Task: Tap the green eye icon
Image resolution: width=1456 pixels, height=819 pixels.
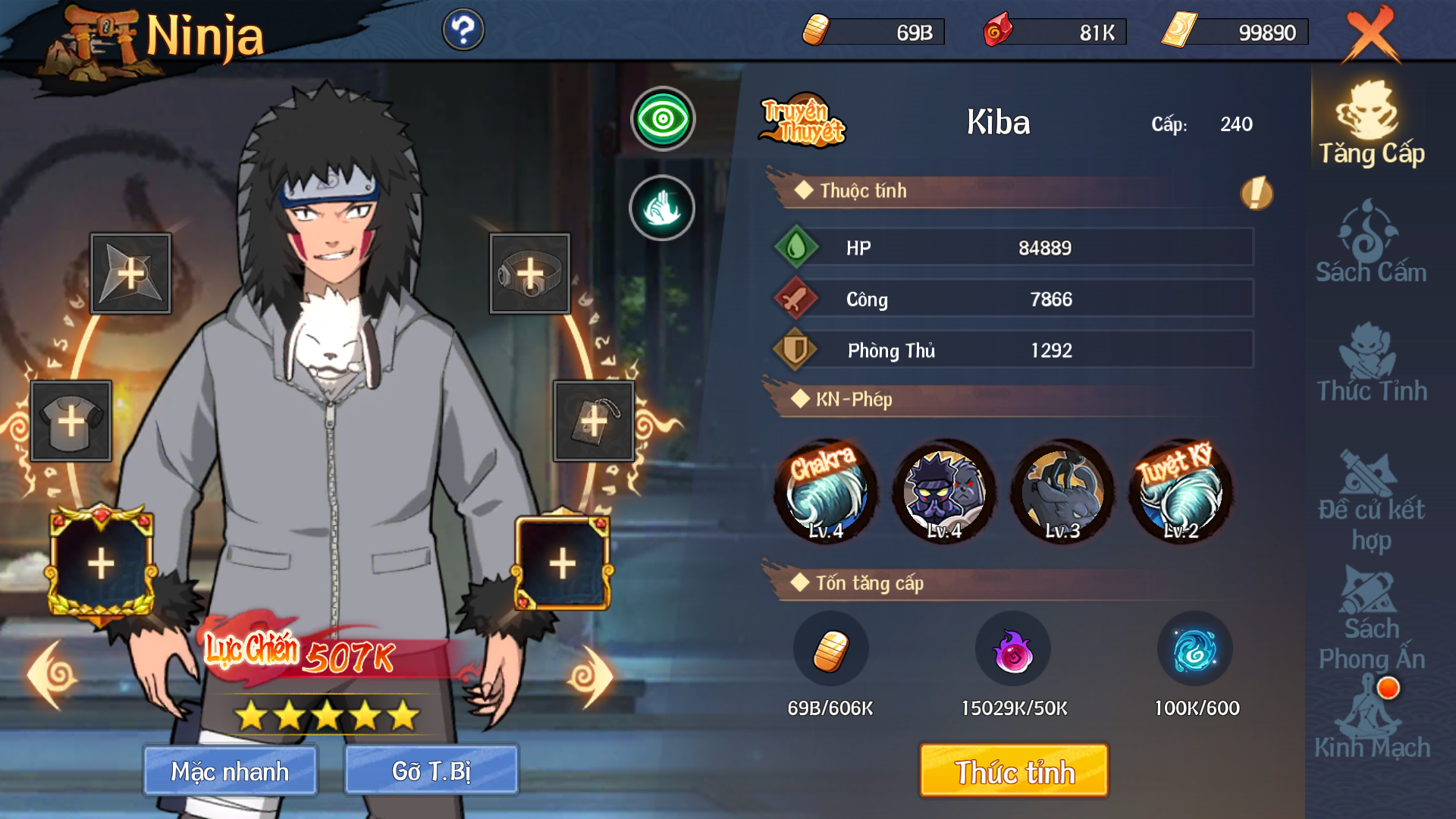Action: [x=663, y=119]
